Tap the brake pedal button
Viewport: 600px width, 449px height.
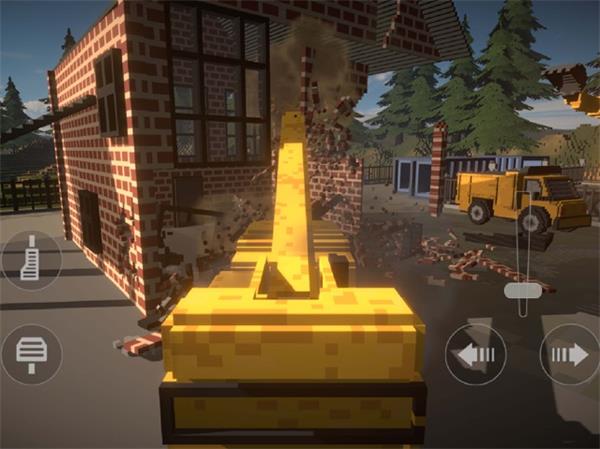pos(31,354)
